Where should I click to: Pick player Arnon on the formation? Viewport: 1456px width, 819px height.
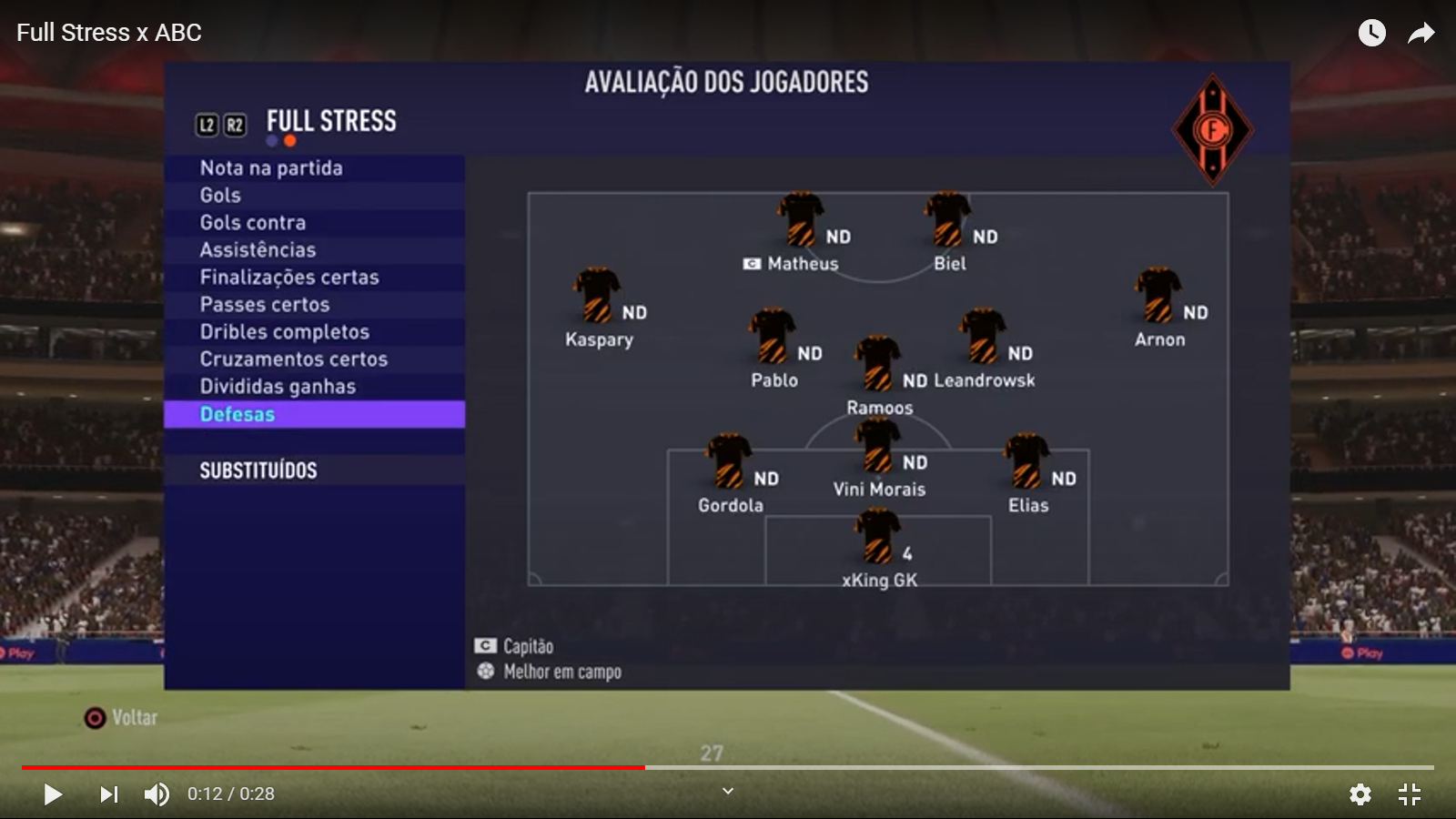coord(1158,296)
